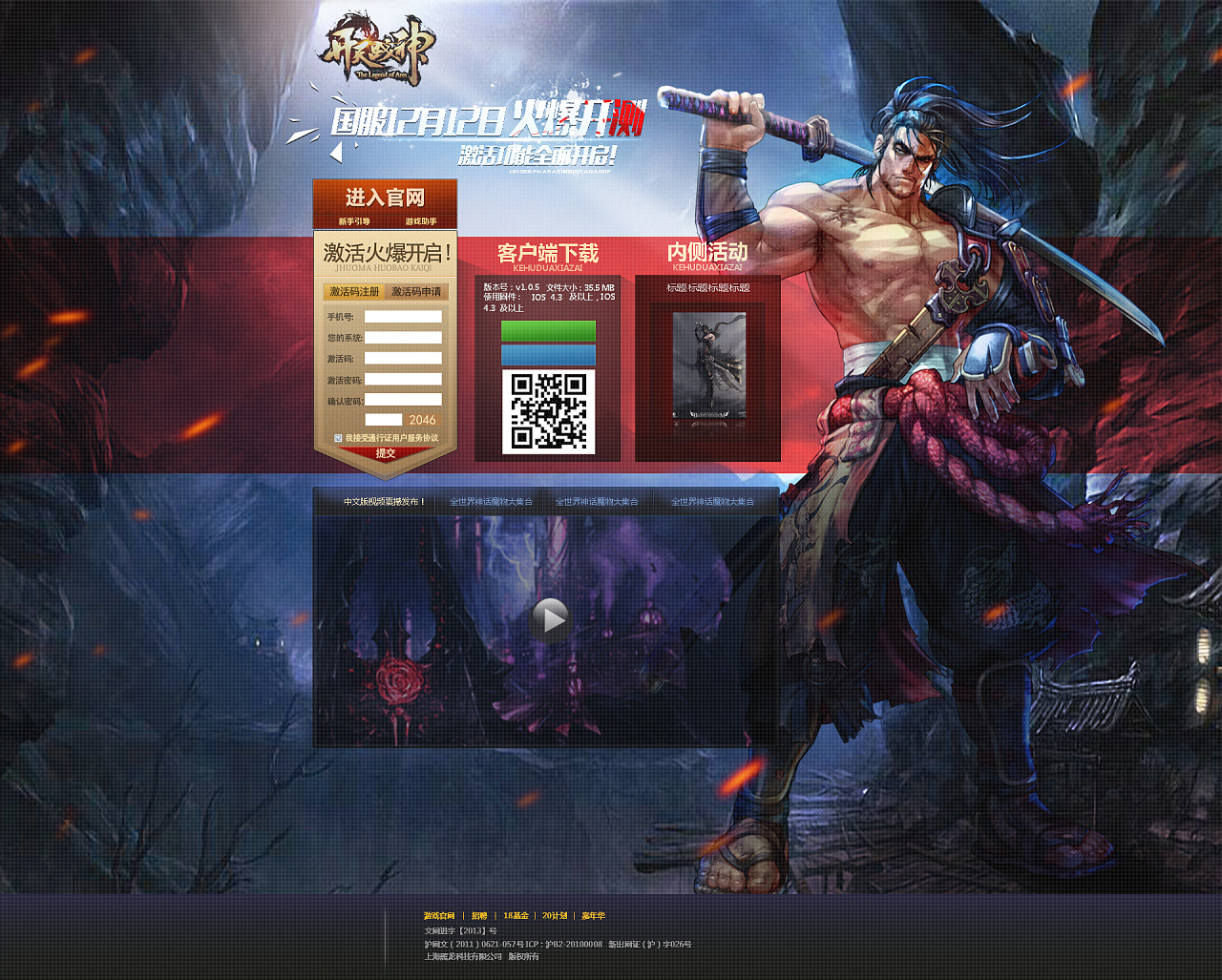Open the character poster inside the 内测活动 panel

(x=710, y=367)
